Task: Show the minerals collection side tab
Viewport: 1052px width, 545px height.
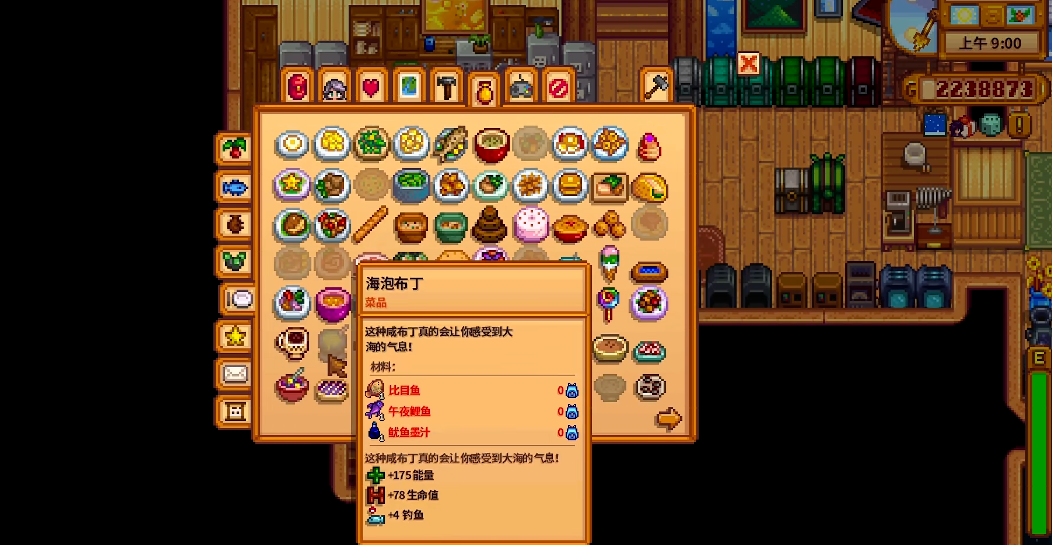Action: pos(235,261)
